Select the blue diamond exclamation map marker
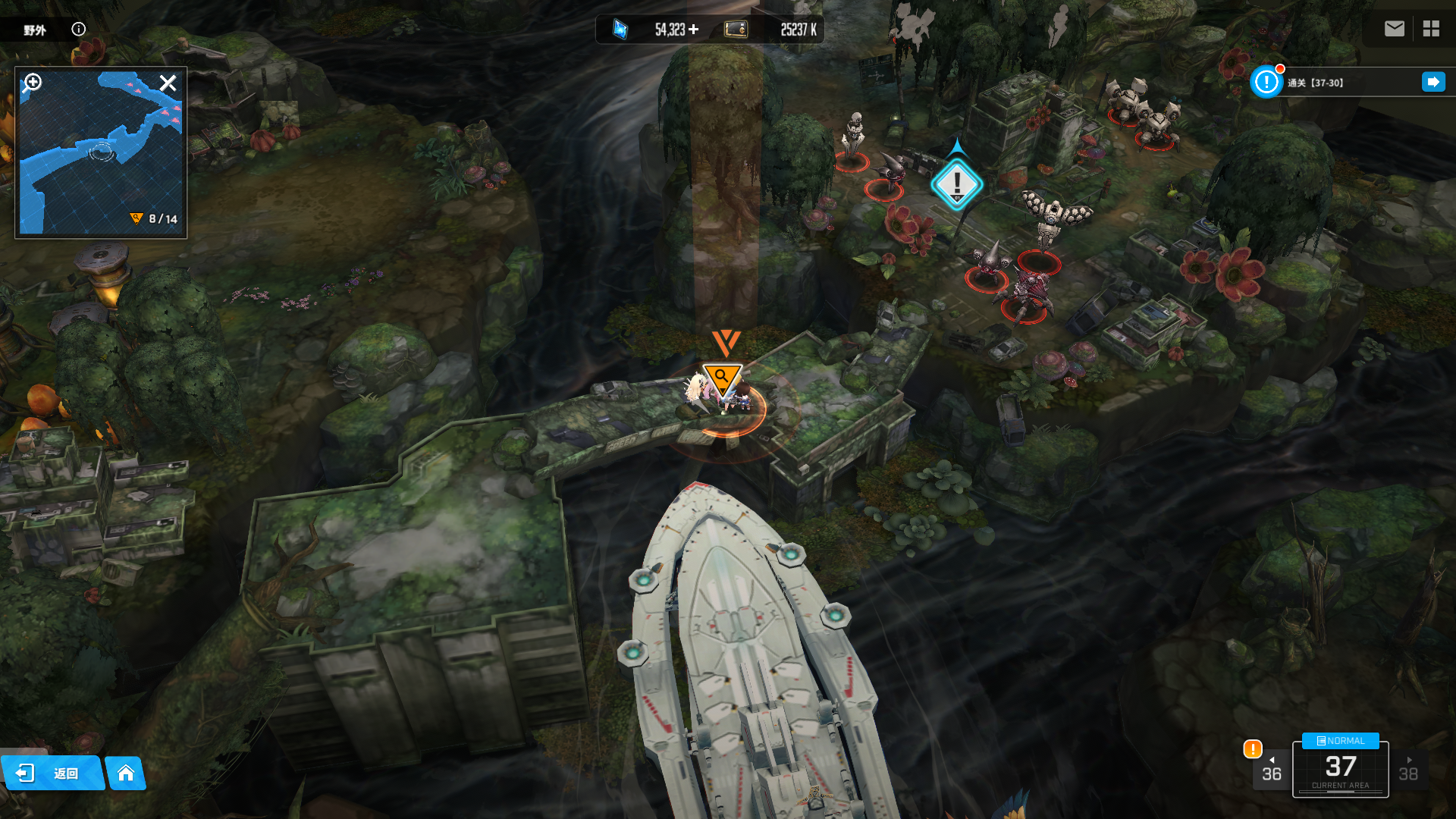The height and width of the screenshot is (819, 1456). coord(956,184)
